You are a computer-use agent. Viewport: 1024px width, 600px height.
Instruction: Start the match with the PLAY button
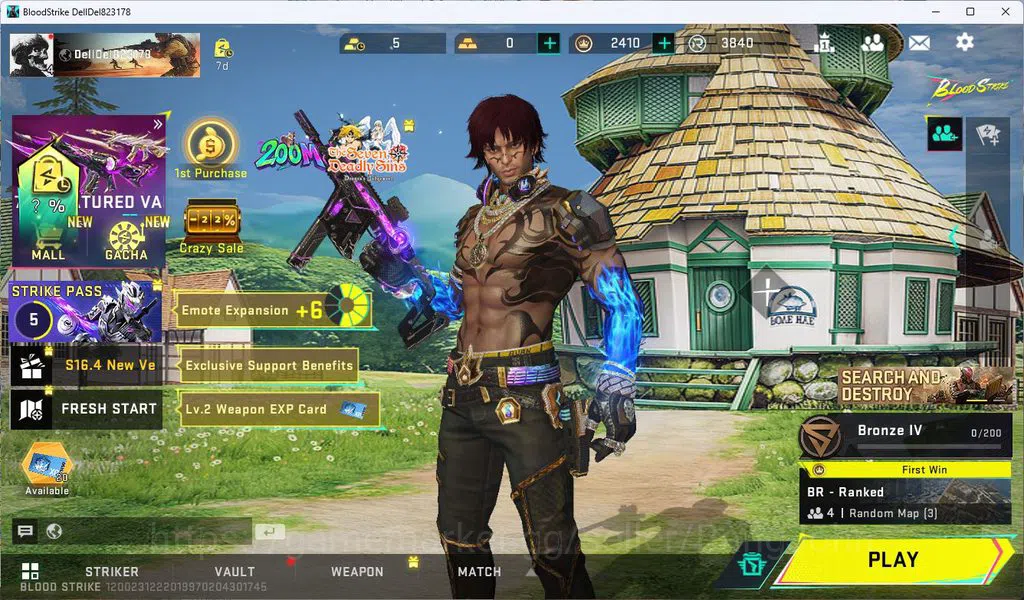click(x=892, y=560)
